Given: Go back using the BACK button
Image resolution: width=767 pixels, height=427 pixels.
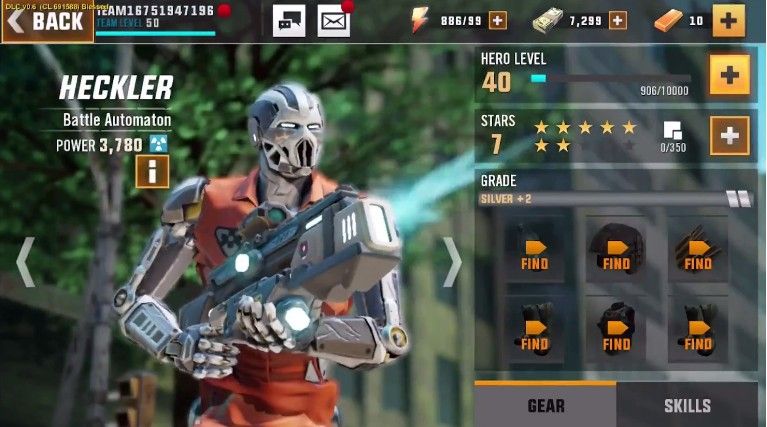Looking at the screenshot, I should 47,21.
